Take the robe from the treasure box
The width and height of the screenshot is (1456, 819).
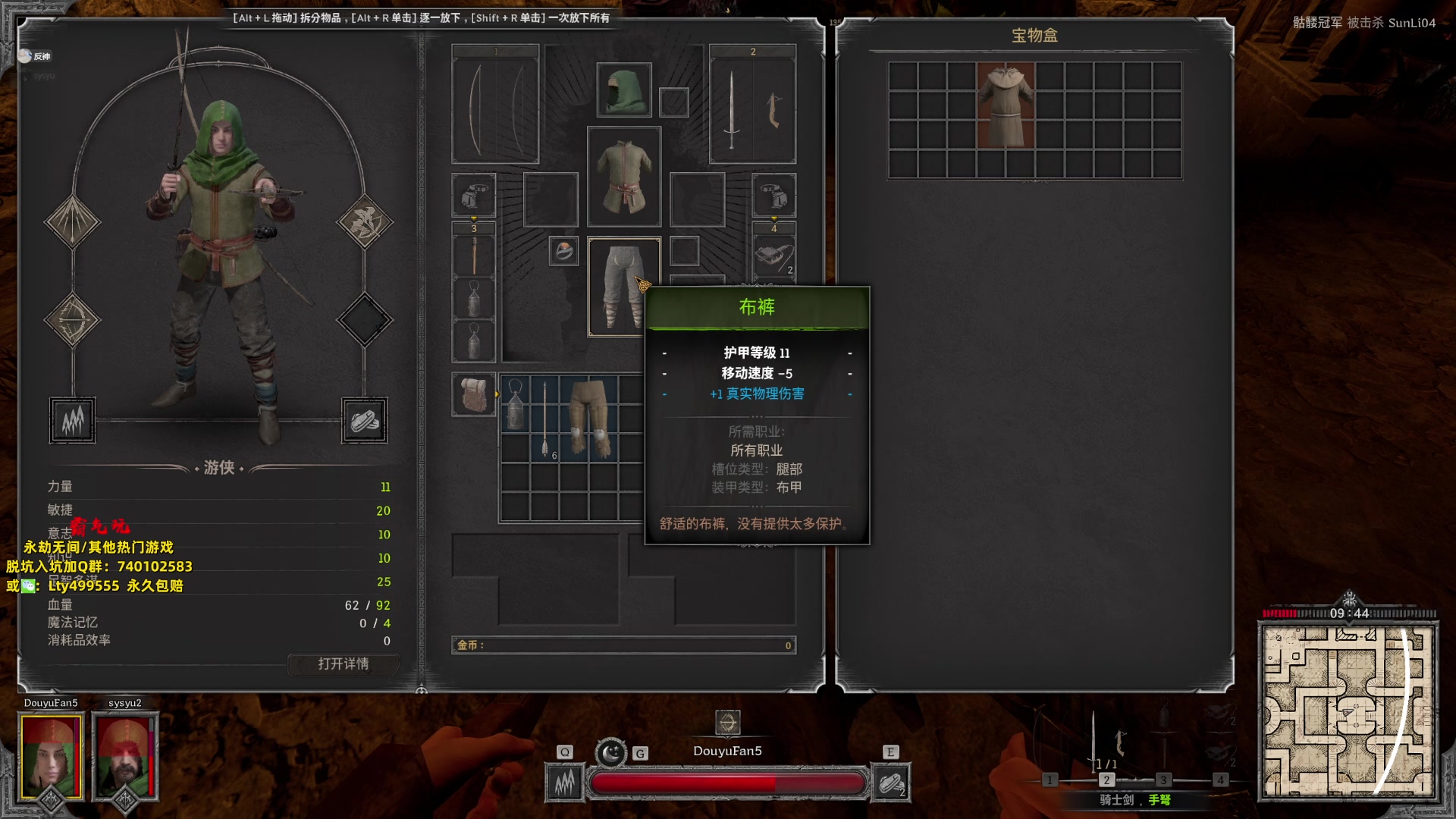tap(1006, 105)
